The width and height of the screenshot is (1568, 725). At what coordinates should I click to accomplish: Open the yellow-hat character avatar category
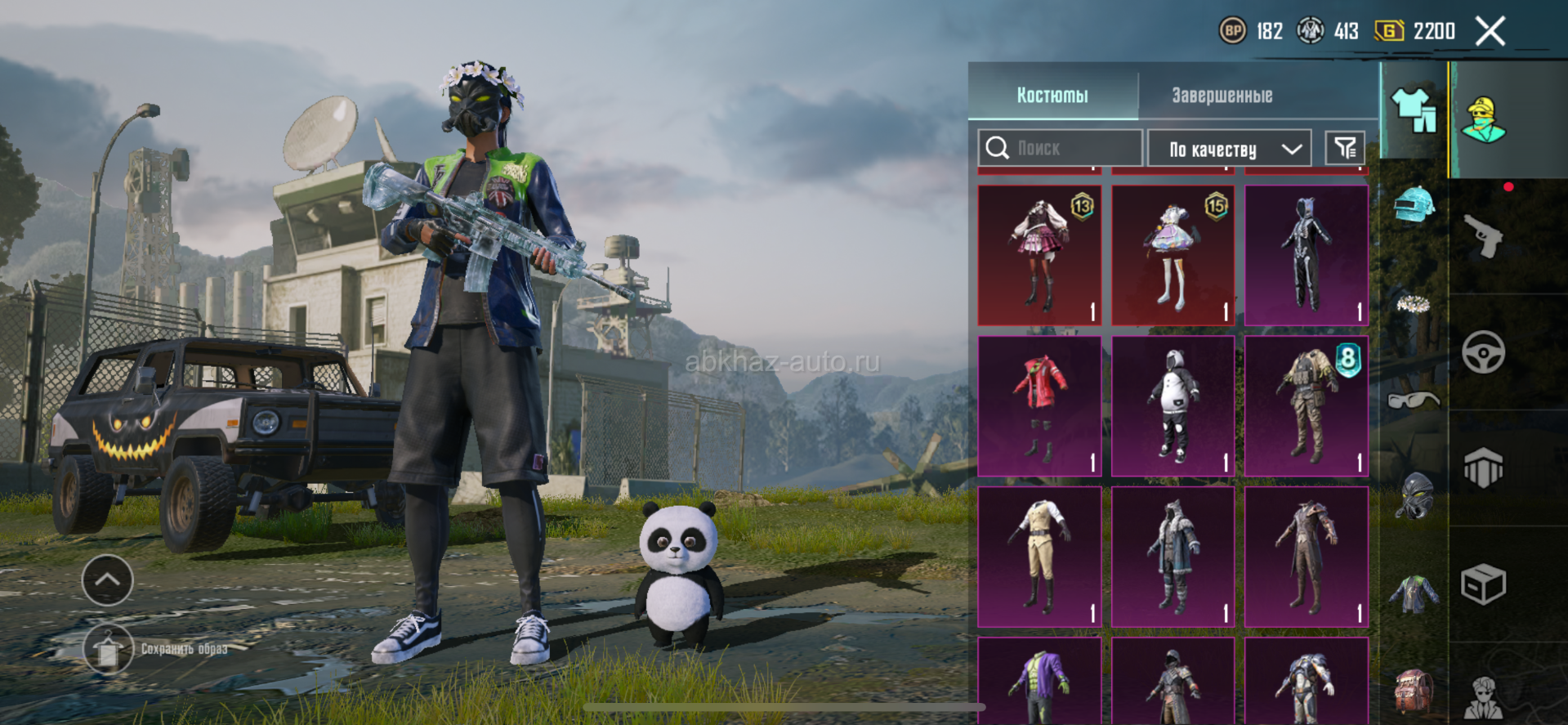pyautogui.click(x=1484, y=119)
